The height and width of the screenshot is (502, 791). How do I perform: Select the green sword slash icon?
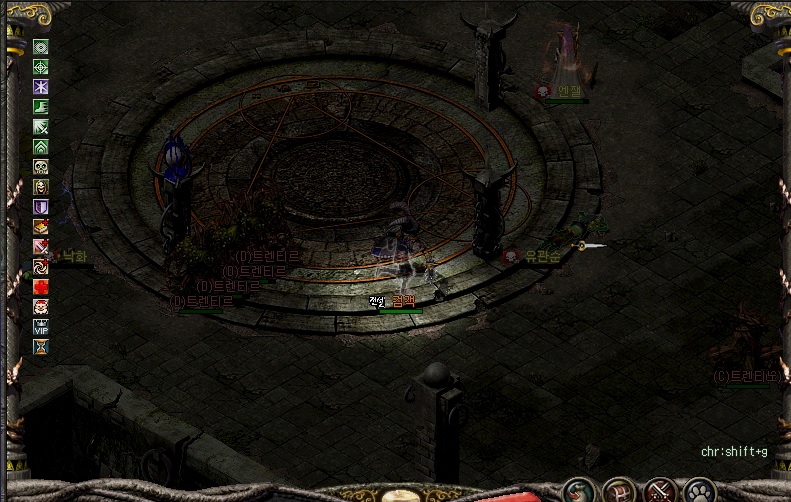41,126
